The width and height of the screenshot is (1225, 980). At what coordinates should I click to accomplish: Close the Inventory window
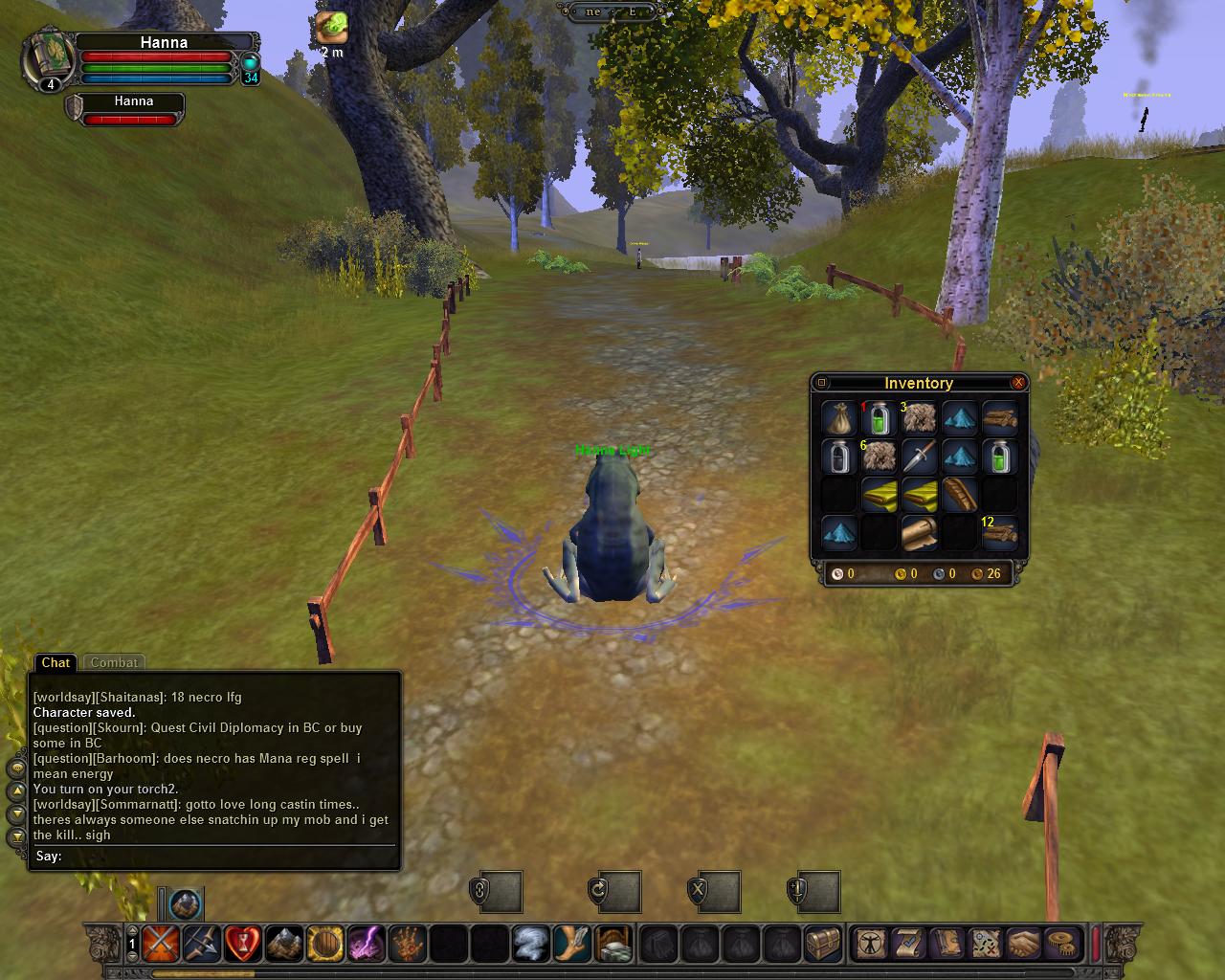[1018, 383]
